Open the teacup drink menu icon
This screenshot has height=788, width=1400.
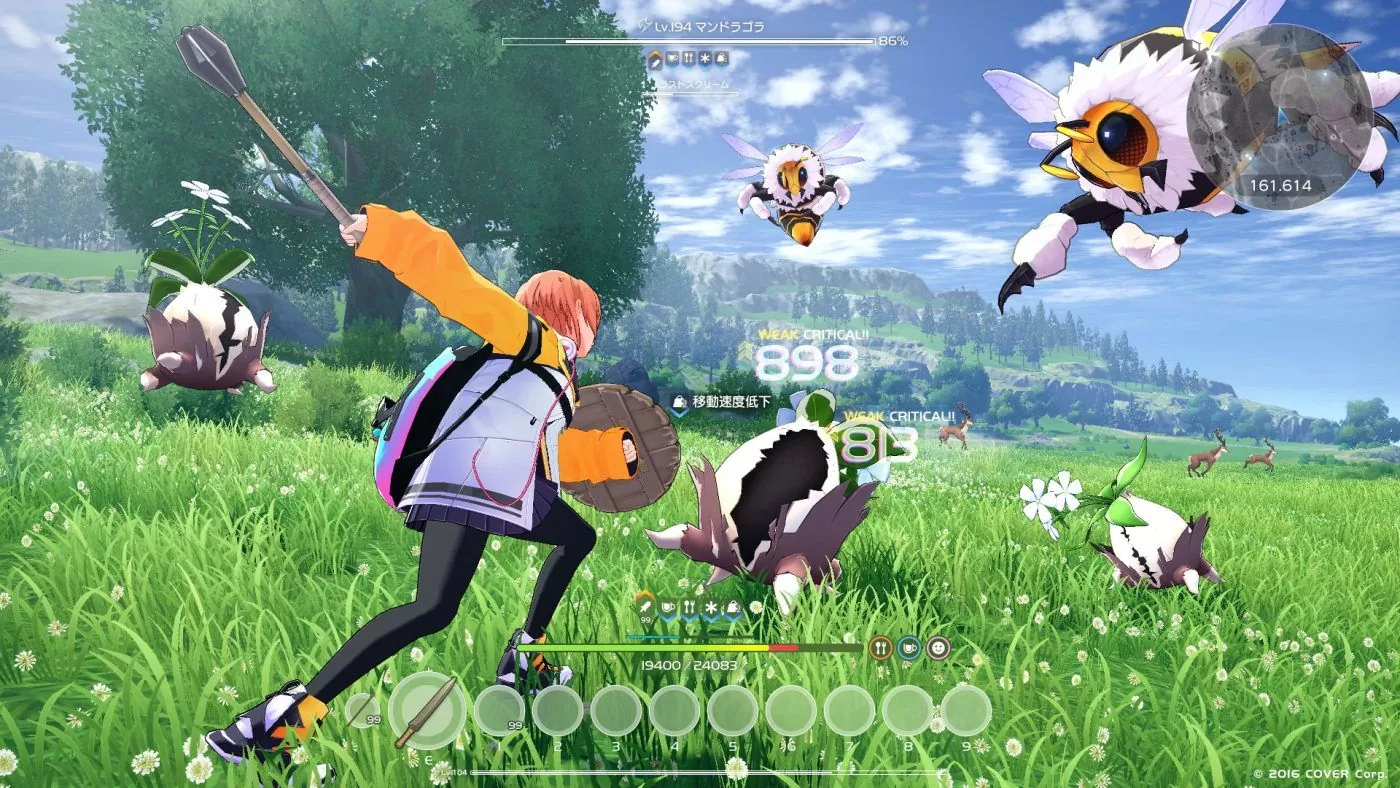coord(909,648)
